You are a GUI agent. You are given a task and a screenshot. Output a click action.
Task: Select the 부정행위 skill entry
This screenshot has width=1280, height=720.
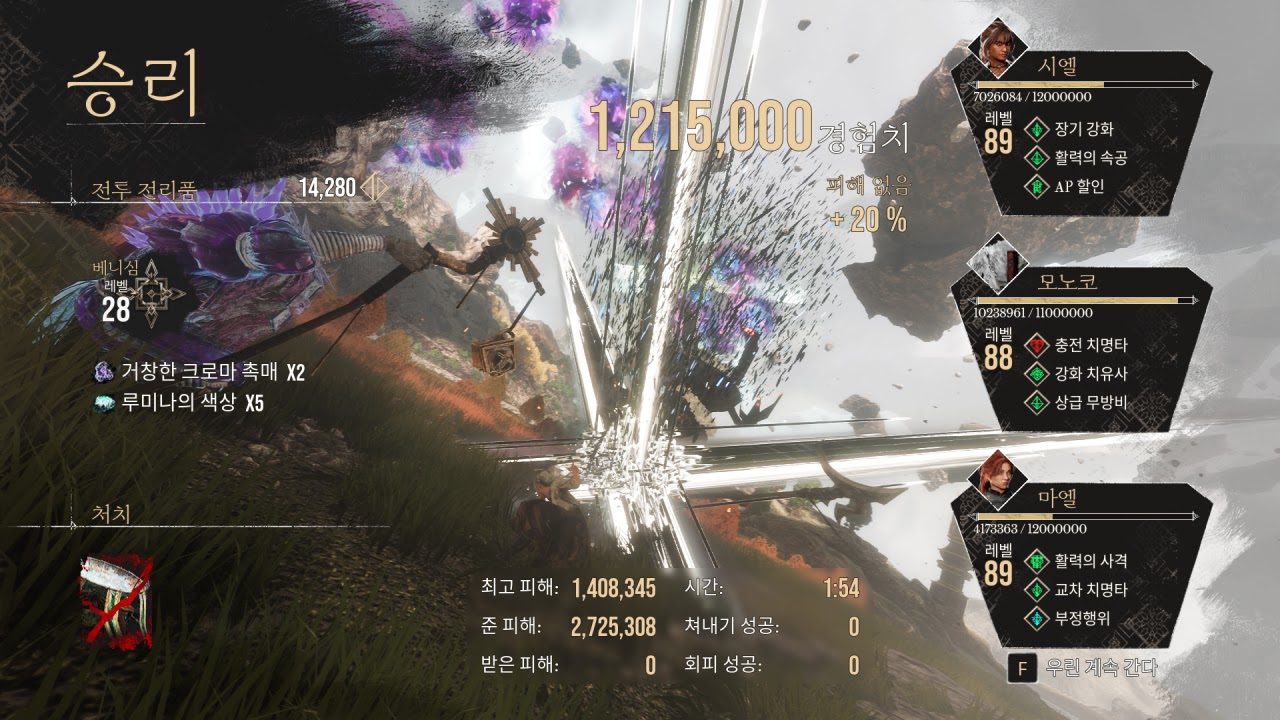[x=1082, y=619]
